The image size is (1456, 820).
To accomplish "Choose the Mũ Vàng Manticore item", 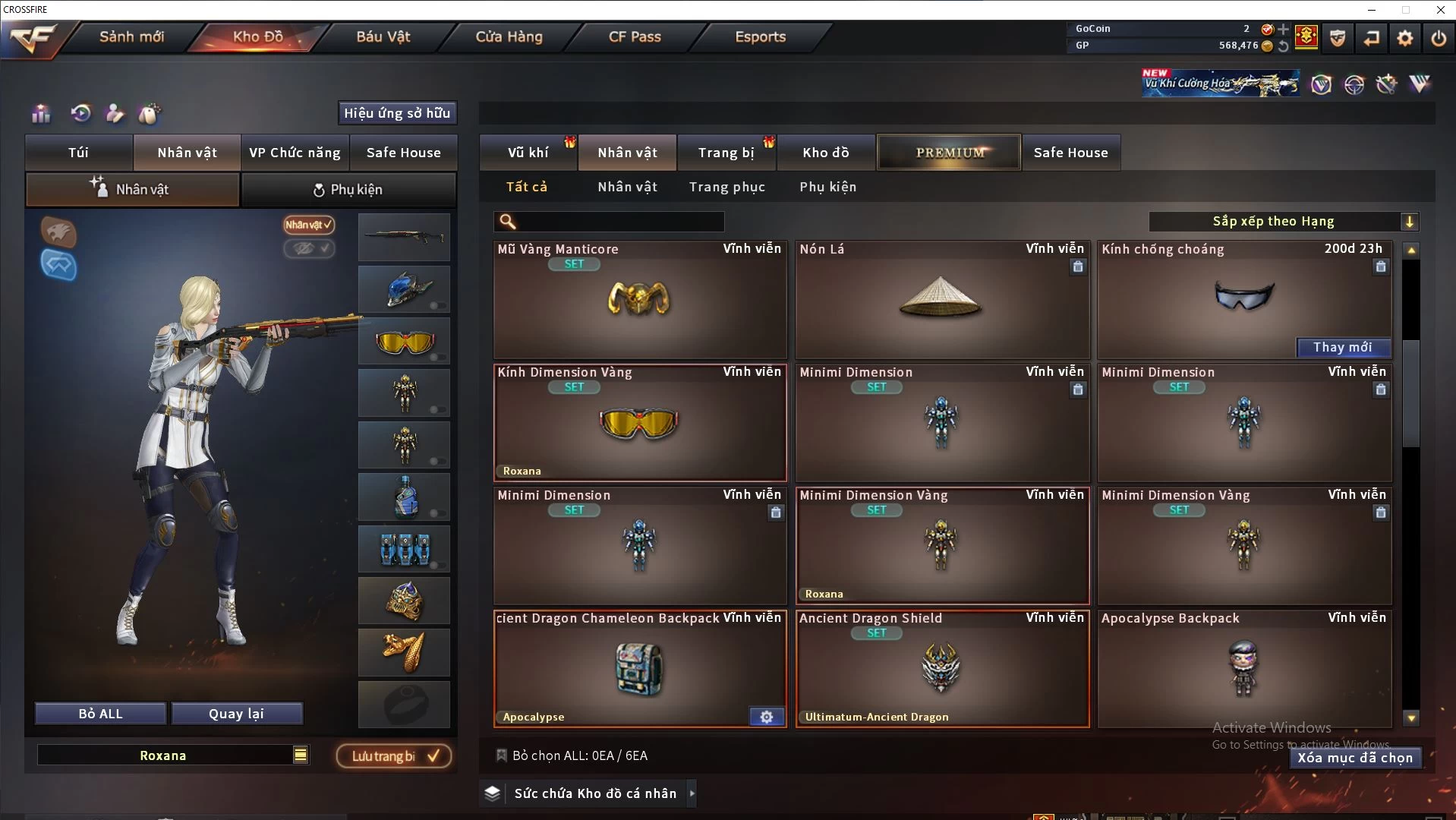I will tap(639, 300).
